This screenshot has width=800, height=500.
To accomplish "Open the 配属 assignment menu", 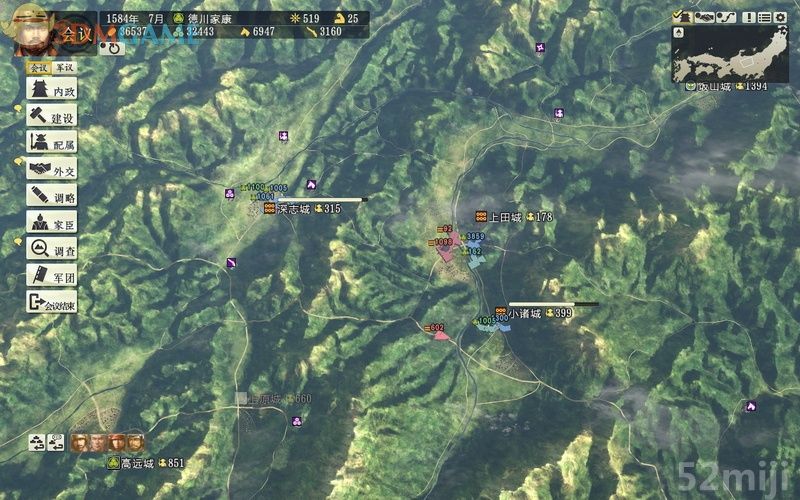I will coord(53,144).
